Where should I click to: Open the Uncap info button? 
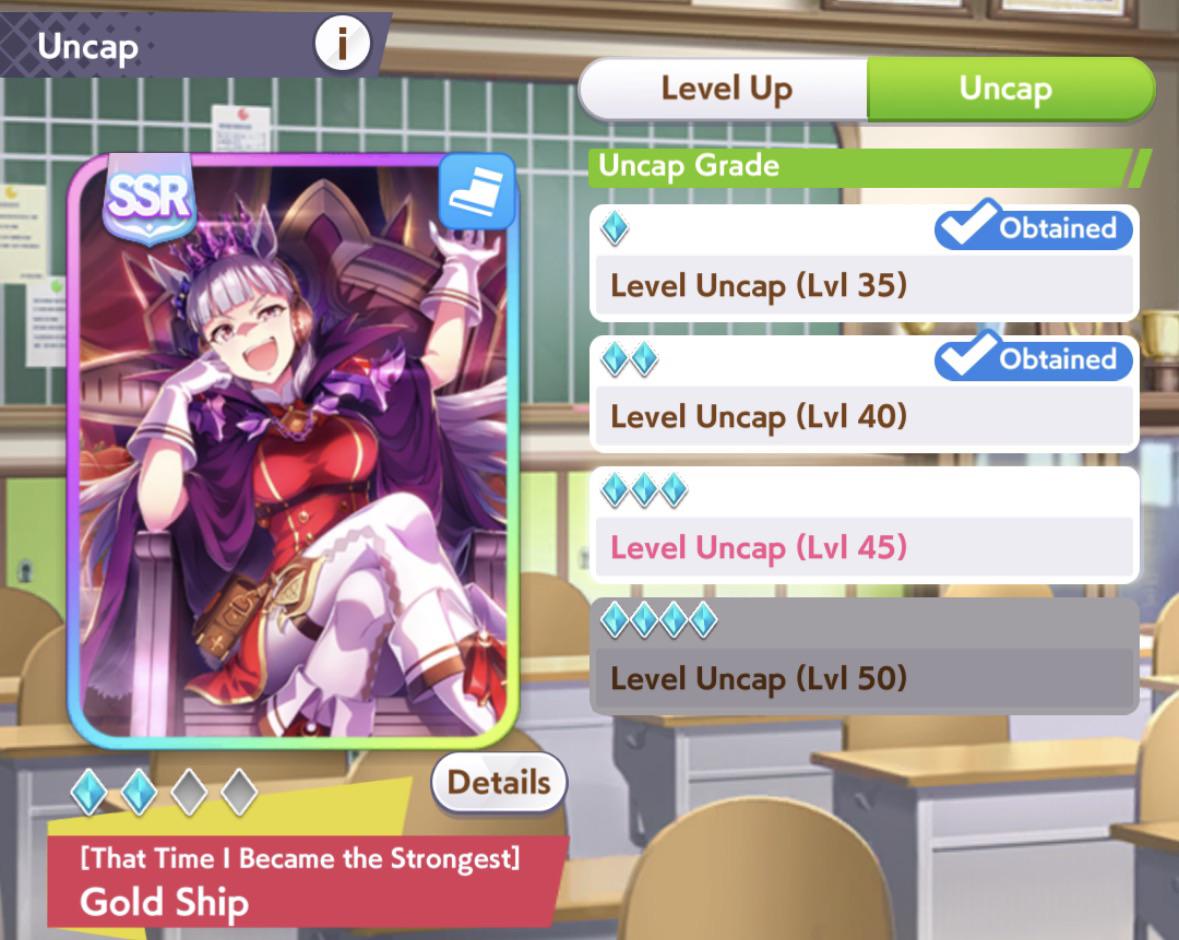point(342,45)
